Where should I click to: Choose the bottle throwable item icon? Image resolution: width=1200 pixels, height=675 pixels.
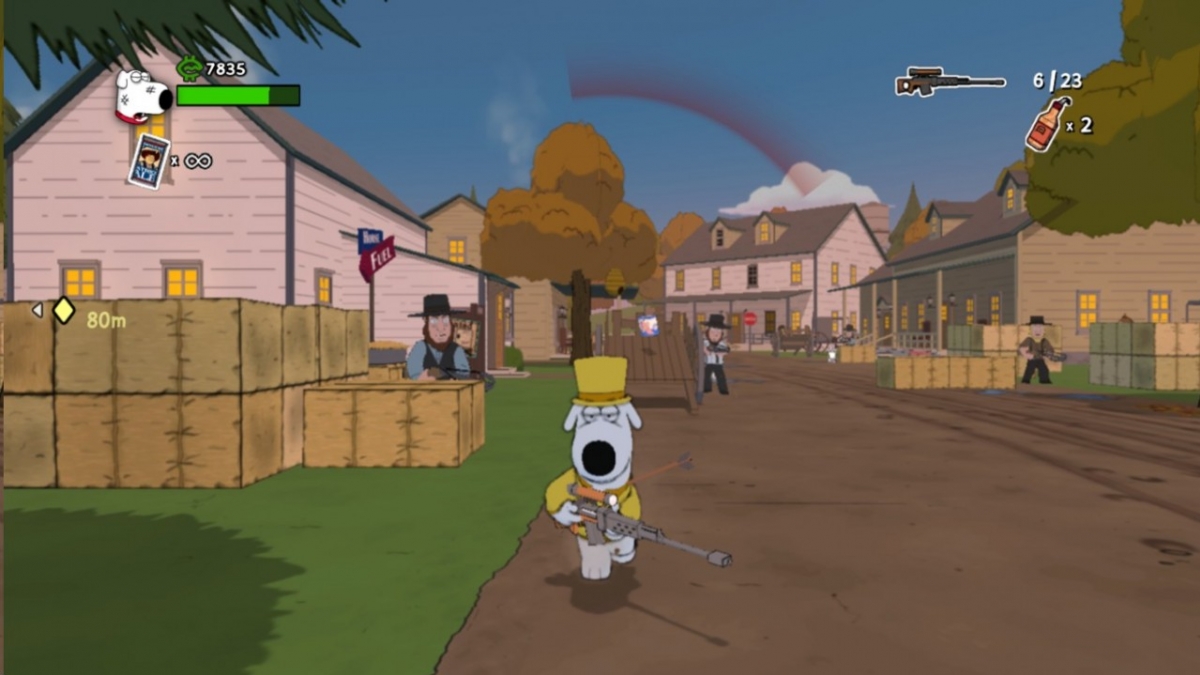(x=1046, y=124)
